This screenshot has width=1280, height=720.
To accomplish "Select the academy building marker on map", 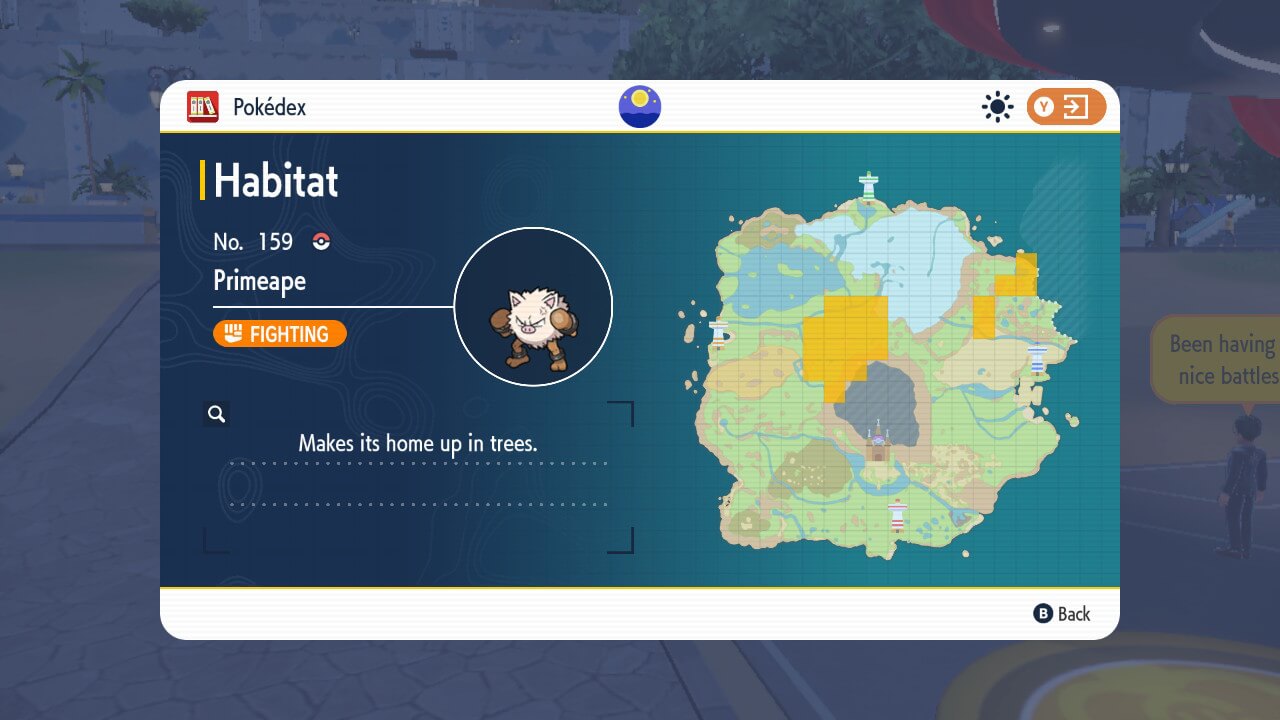I will (x=879, y=445).
